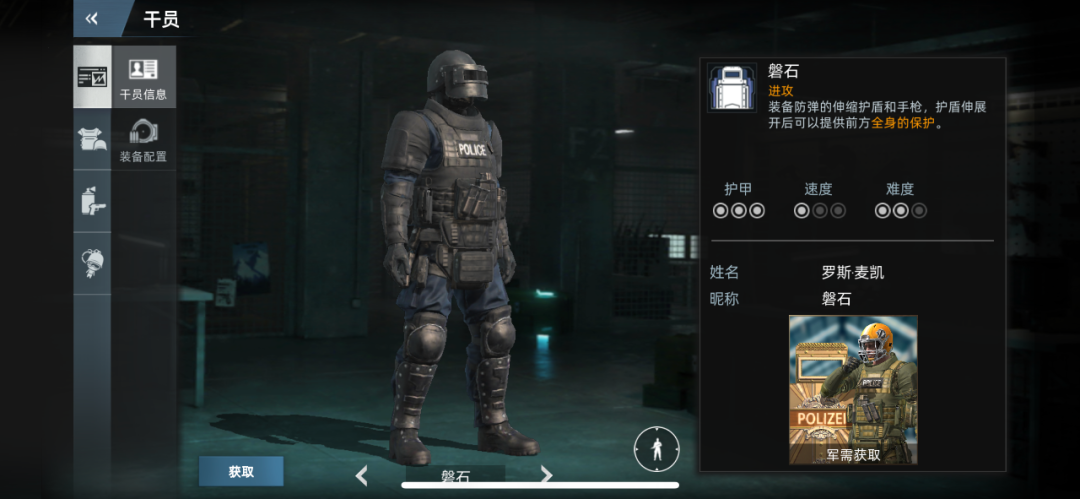
Task: Open the vest and helmet outfit category
Action: tap(92, 139)
